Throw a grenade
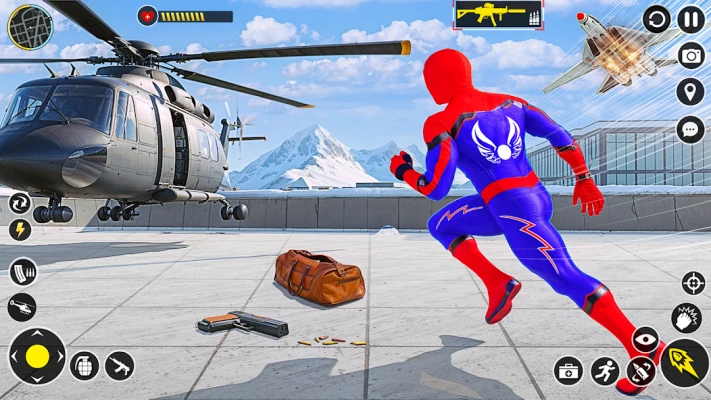This screenshot has height=400, width=711. click(85, 366)
